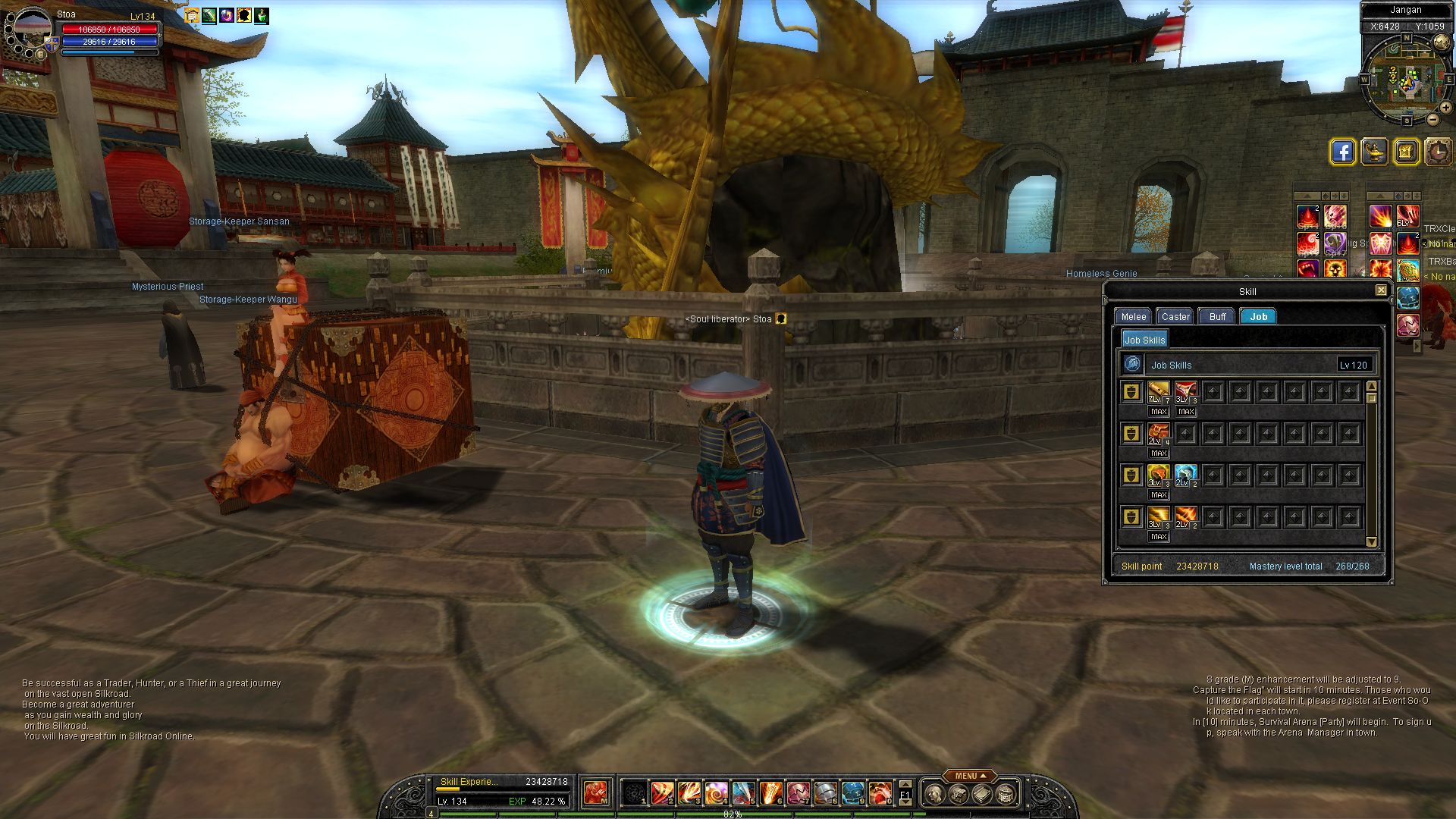
Task: Click the minimap
Action: [1407, 80]
